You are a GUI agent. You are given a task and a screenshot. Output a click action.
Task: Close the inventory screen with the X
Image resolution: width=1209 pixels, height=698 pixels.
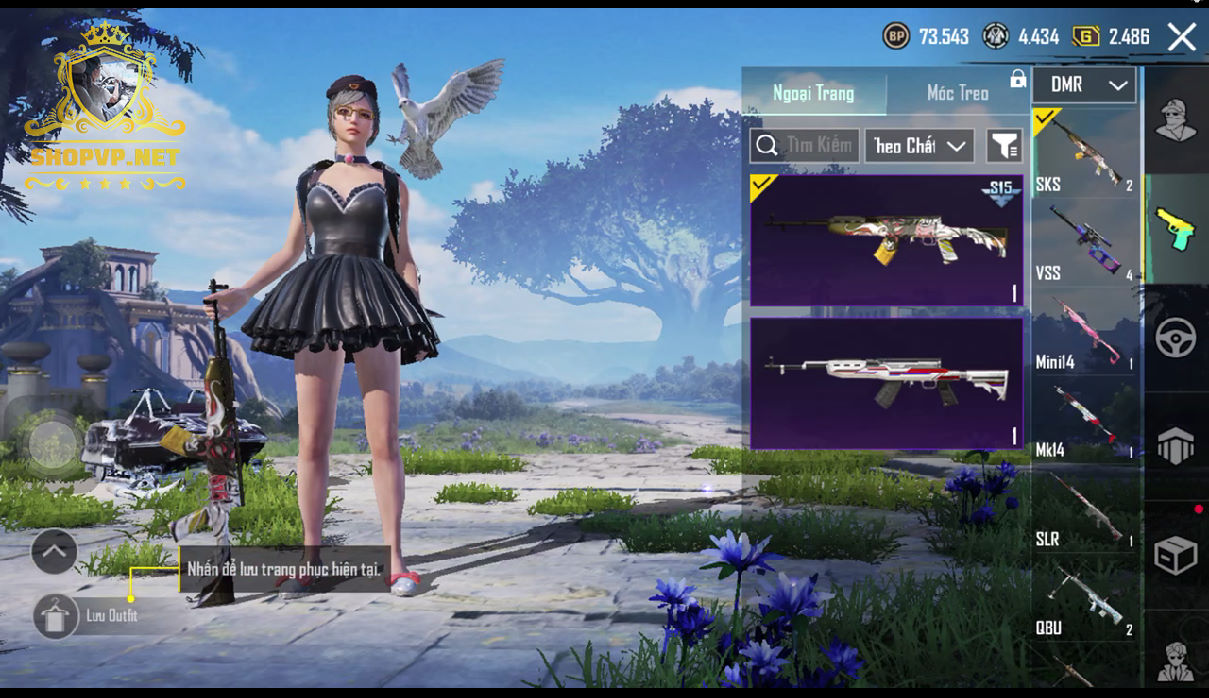(1182, 38)
